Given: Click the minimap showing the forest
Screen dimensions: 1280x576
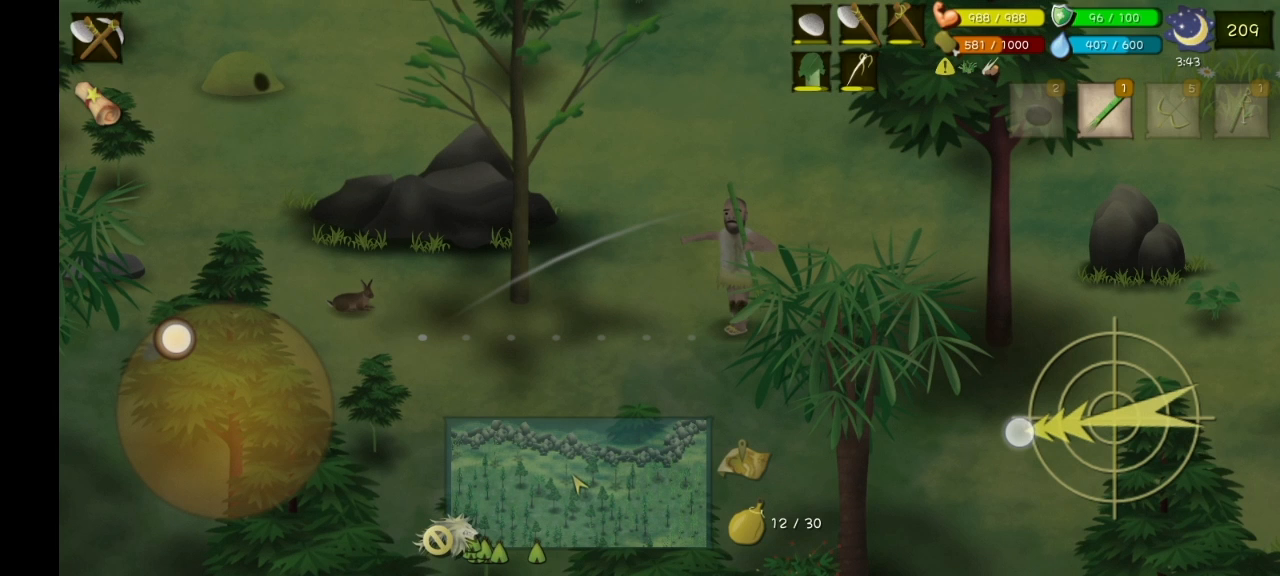Looking at the screenshot, I should pos(578,482).
